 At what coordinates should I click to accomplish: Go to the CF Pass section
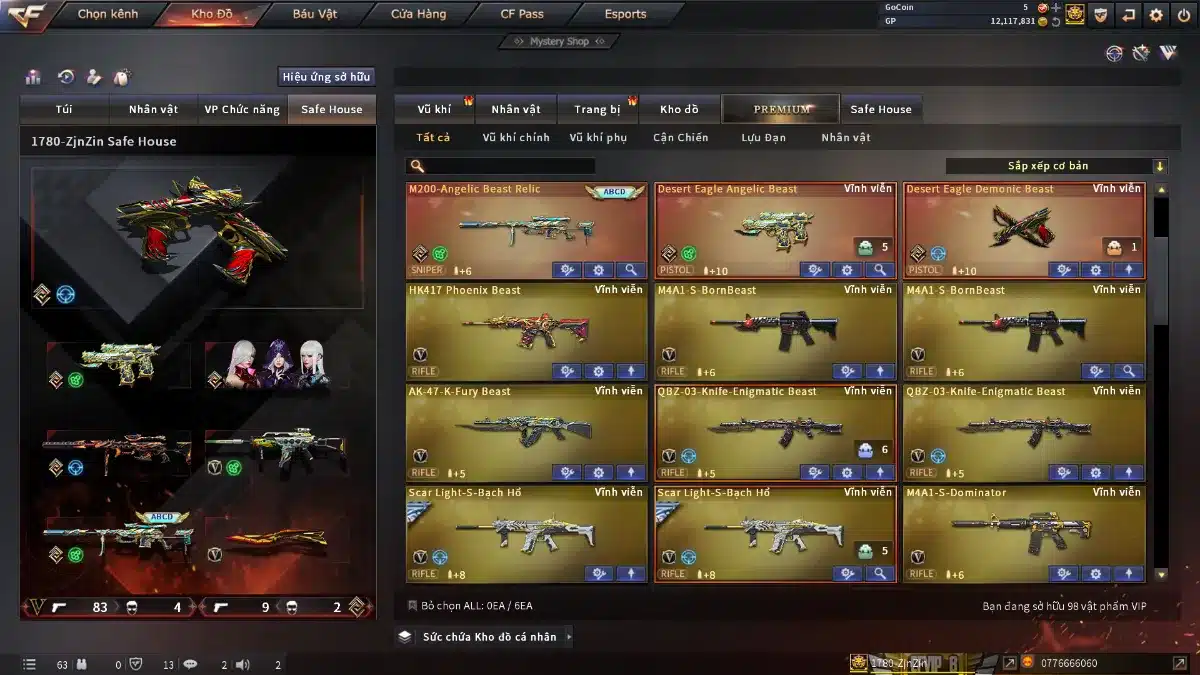522,14
